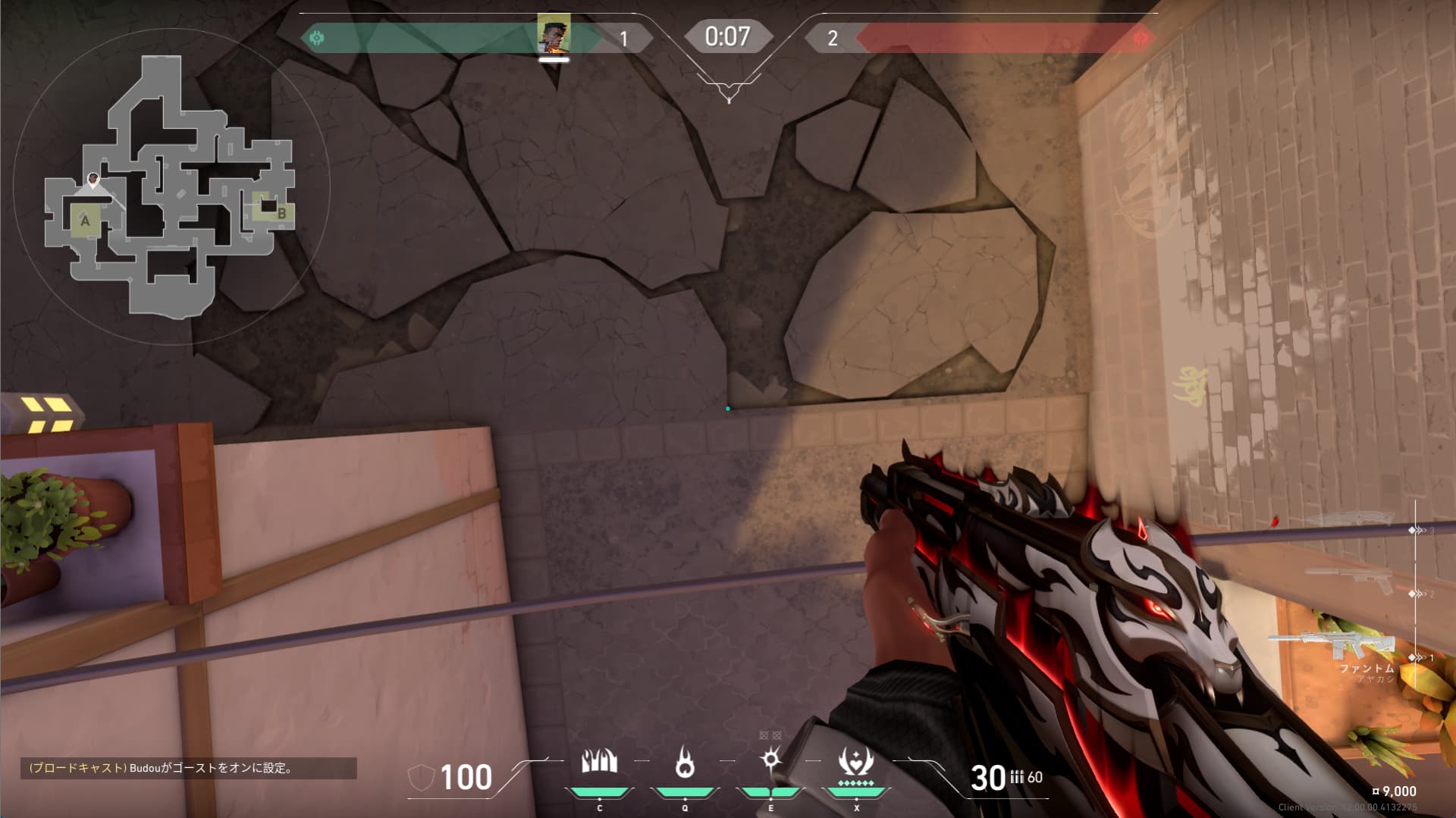Select the melee knife weapon slot
Viewport: 1456px width, 818px height.
[1350, 520]
